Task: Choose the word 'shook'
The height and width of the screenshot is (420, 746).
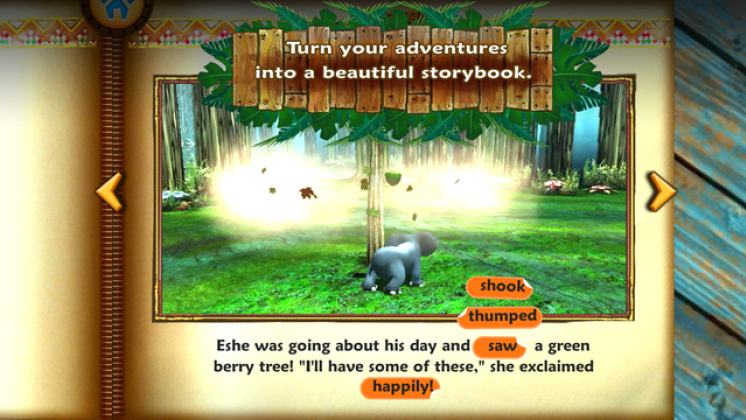Action: point(501,287)
